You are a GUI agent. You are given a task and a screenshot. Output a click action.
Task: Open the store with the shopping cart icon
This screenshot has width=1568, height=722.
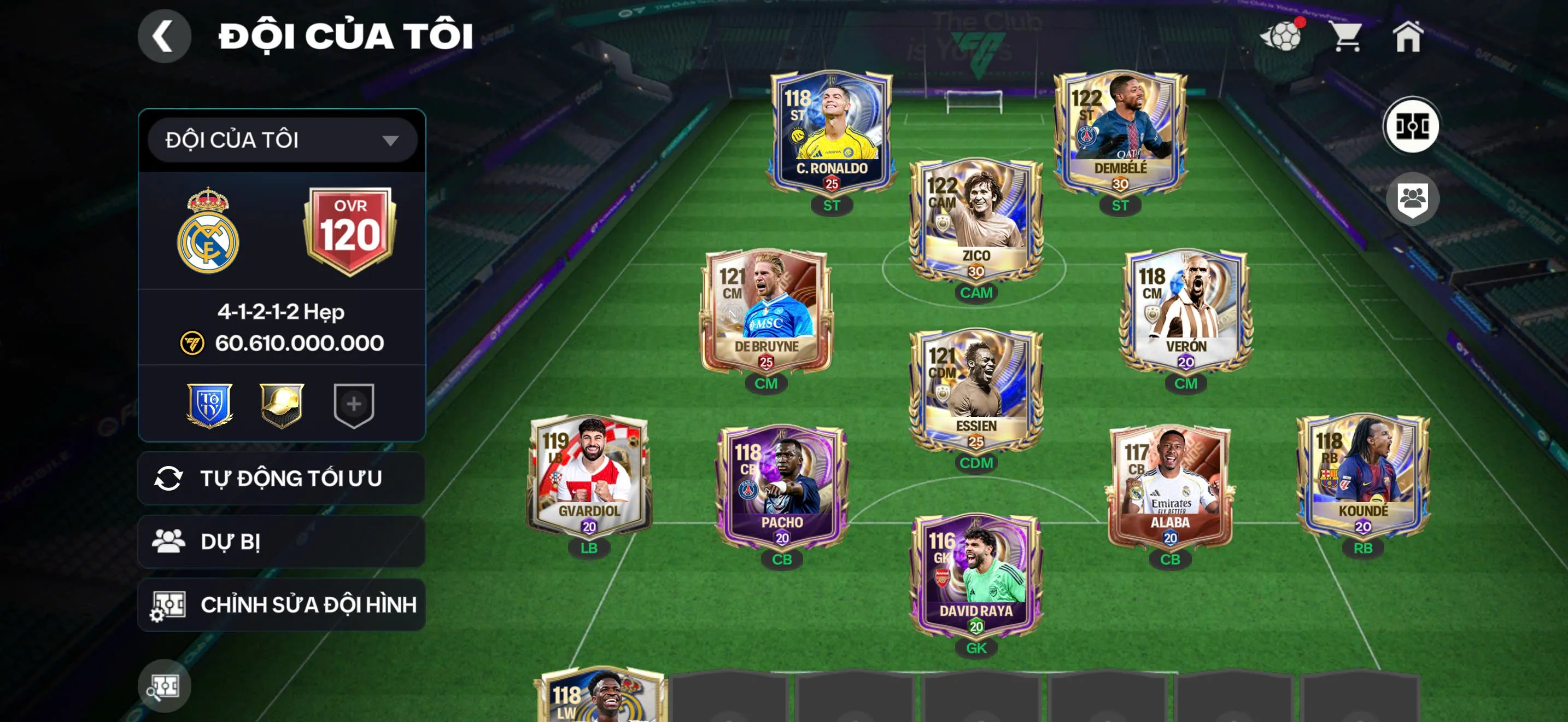point(1347,38)
